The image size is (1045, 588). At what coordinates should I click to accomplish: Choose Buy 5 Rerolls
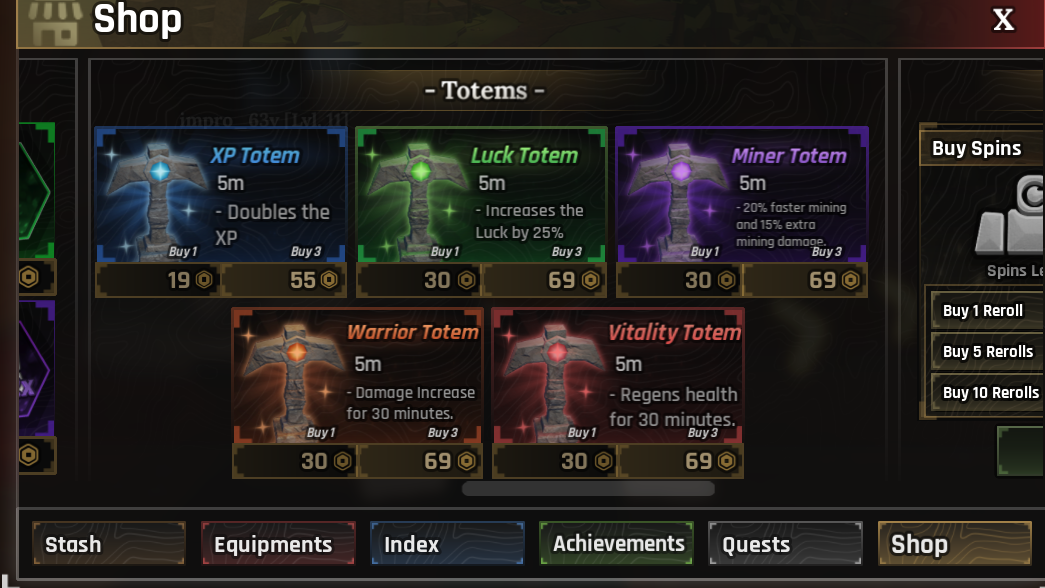pyautogui.click(x=987, y=351)
